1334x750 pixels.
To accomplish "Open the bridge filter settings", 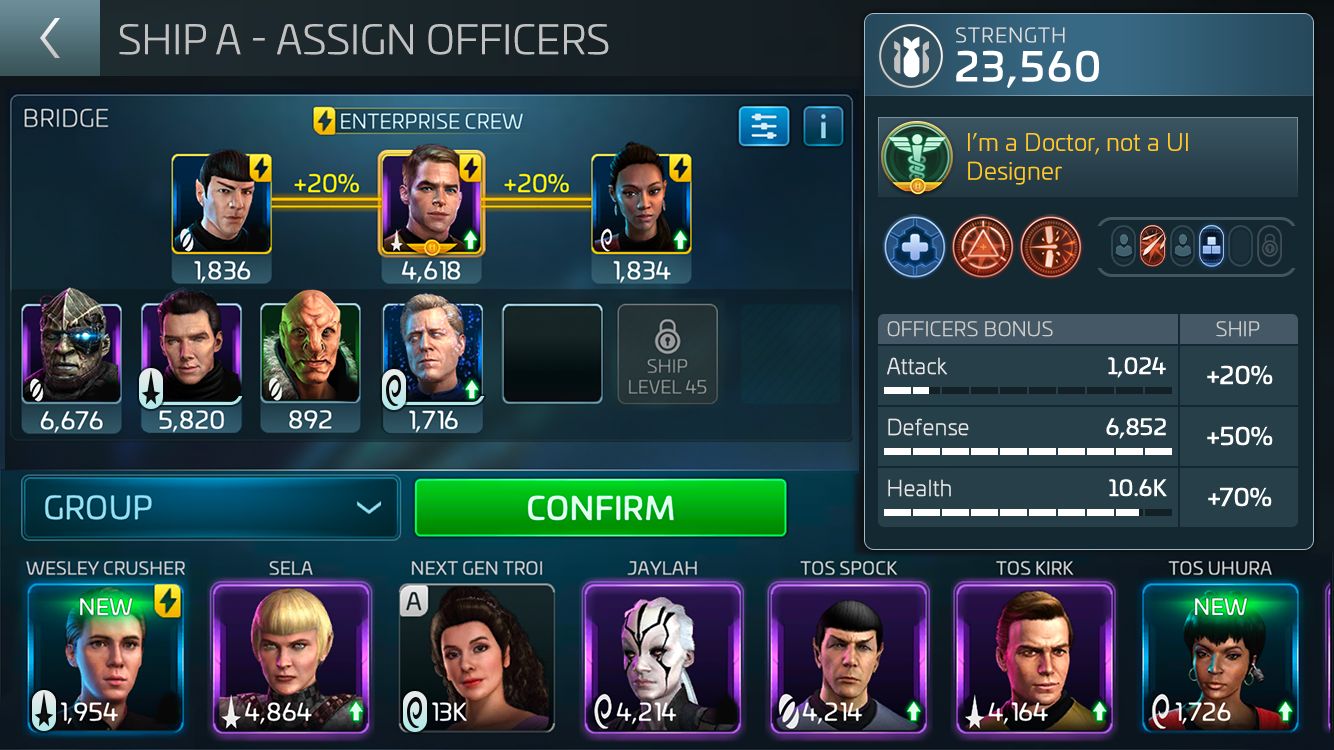I will click(x=764, y=127).
